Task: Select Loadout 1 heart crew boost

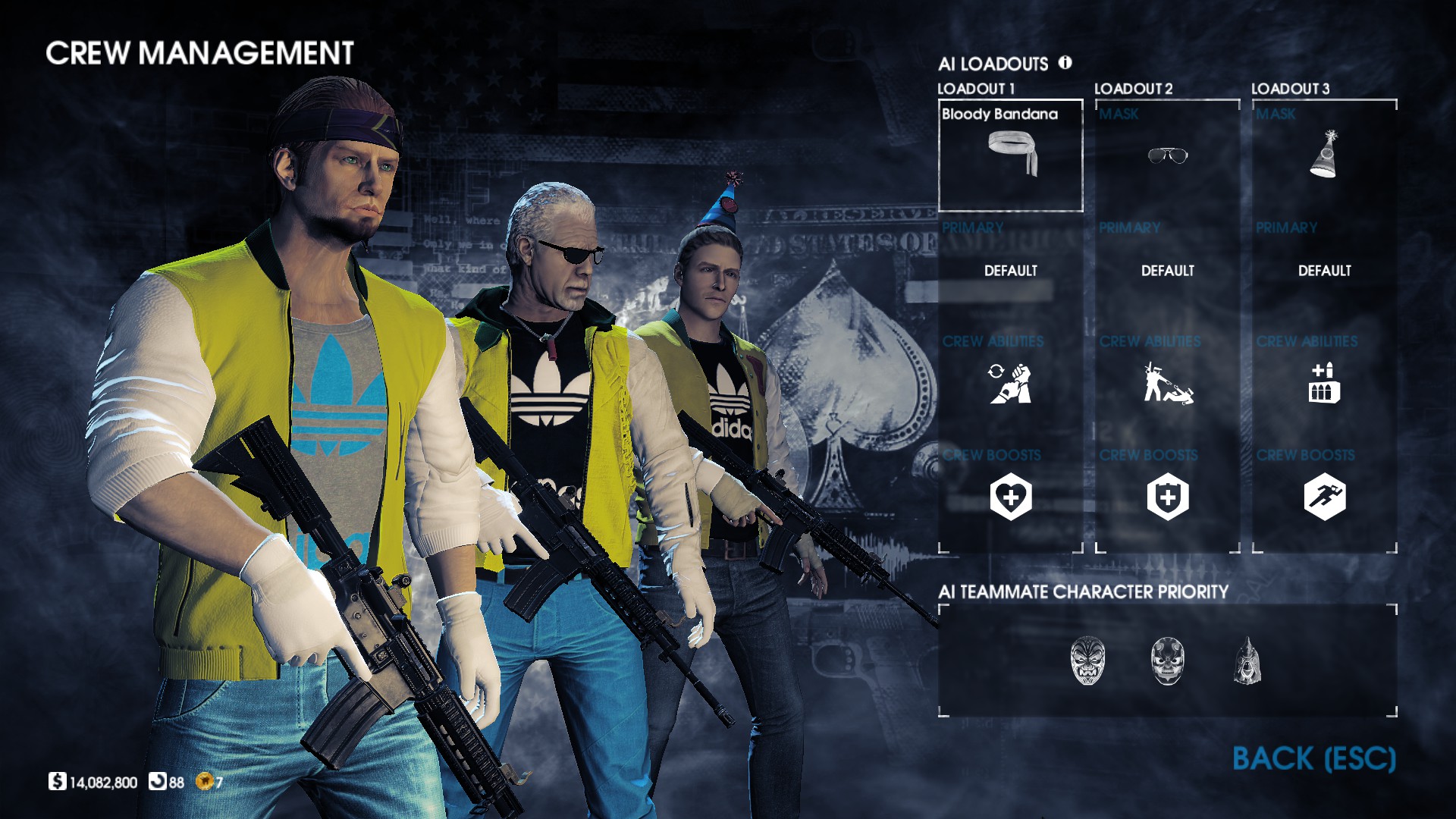Action: (1010, 497)
